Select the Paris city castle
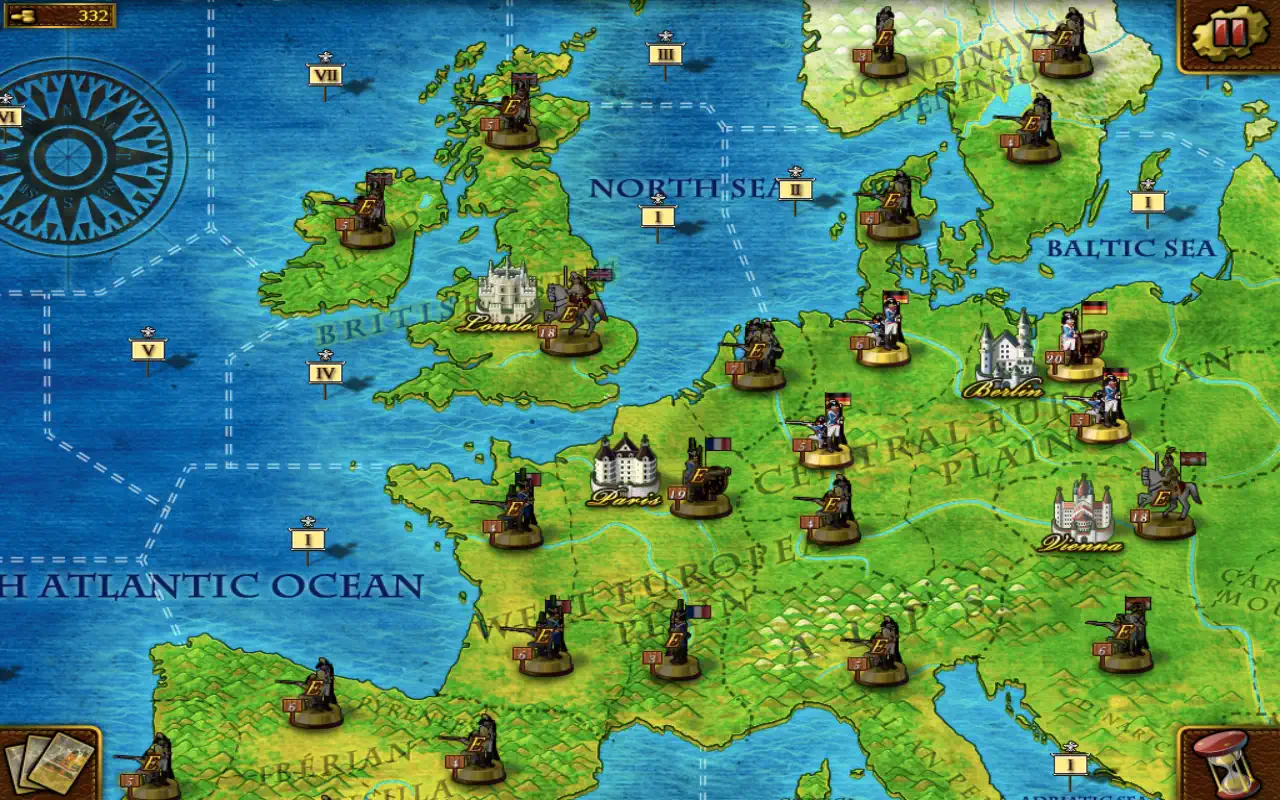Image resolution: width=1280 pixels, height=800 pixels. pyautogui.click(x=626, y=468)
